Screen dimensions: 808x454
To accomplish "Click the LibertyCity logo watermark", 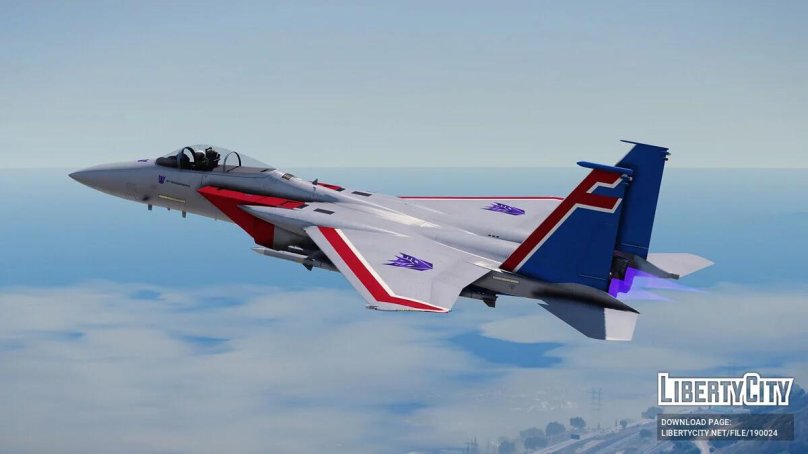I will click(725, 390).
